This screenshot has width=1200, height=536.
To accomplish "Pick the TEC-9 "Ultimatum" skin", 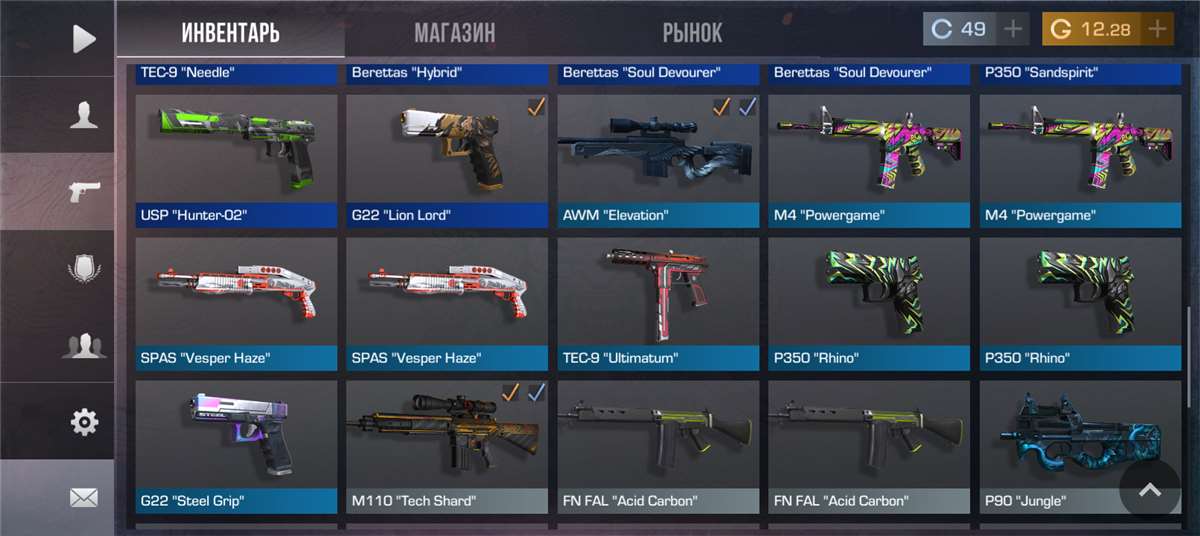I will (x=658, y=303).
